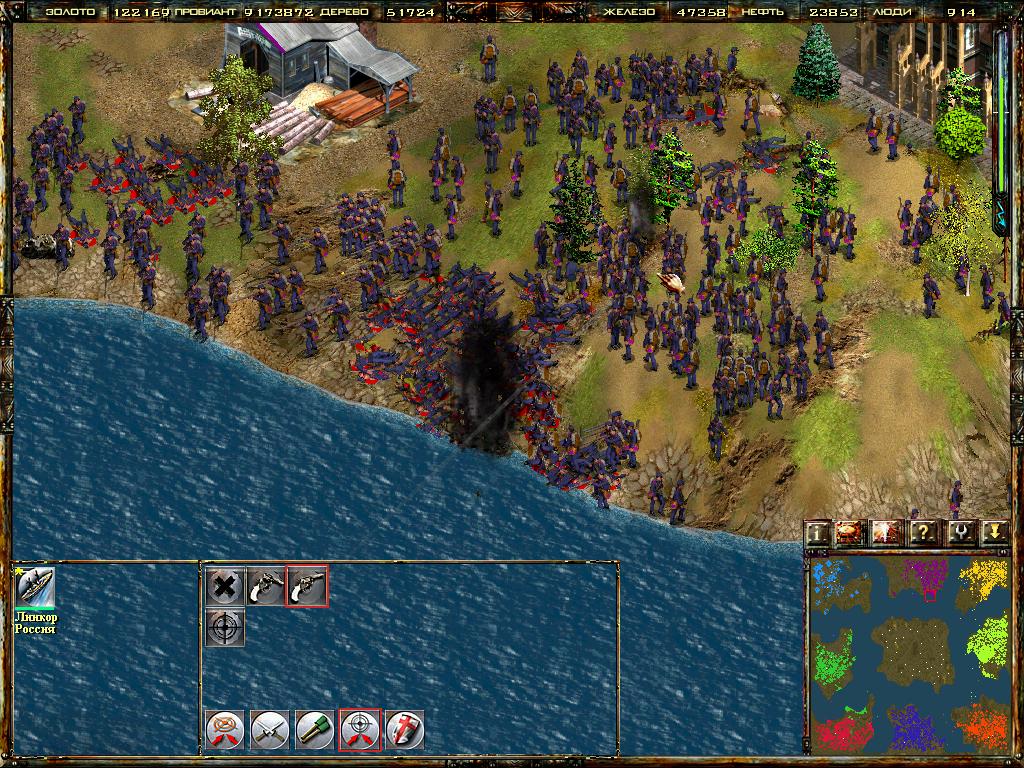Activate the red cross shield command
1024x768 pixels.
(x=405, y=729)
